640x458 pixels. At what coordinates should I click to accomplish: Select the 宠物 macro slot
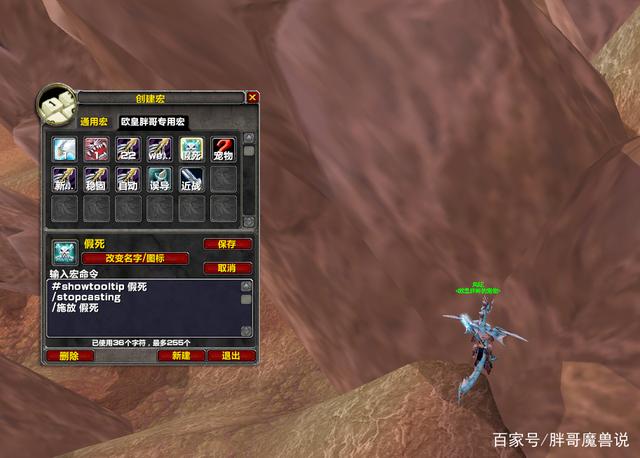tap(223, 149)
